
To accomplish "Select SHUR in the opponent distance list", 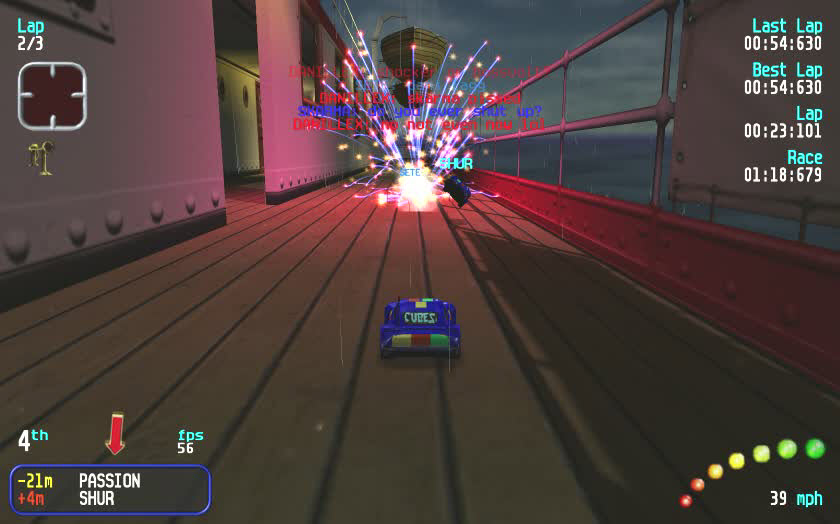I will [96, 498].
